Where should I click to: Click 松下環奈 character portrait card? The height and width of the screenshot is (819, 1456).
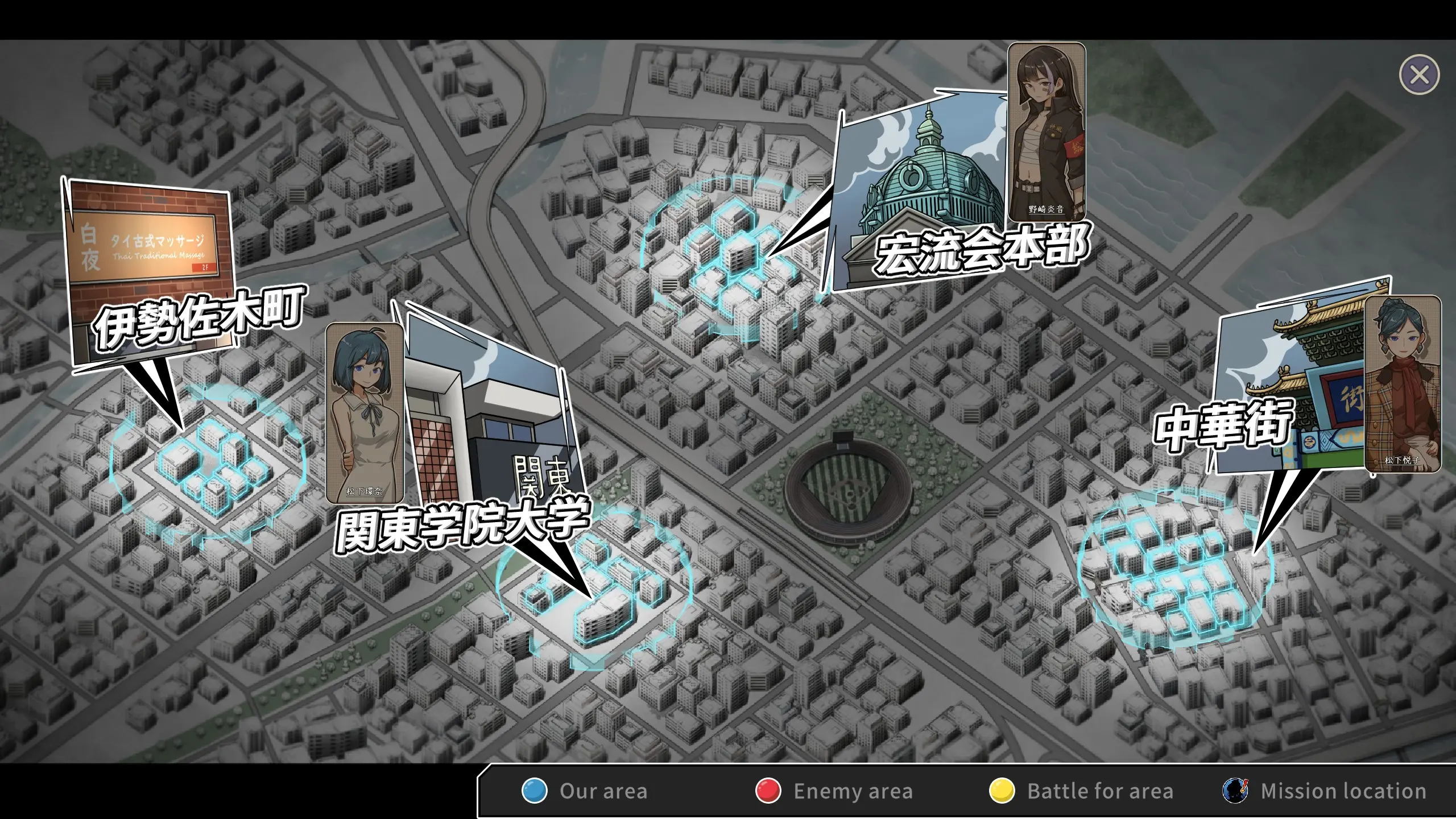click(365, 413)
